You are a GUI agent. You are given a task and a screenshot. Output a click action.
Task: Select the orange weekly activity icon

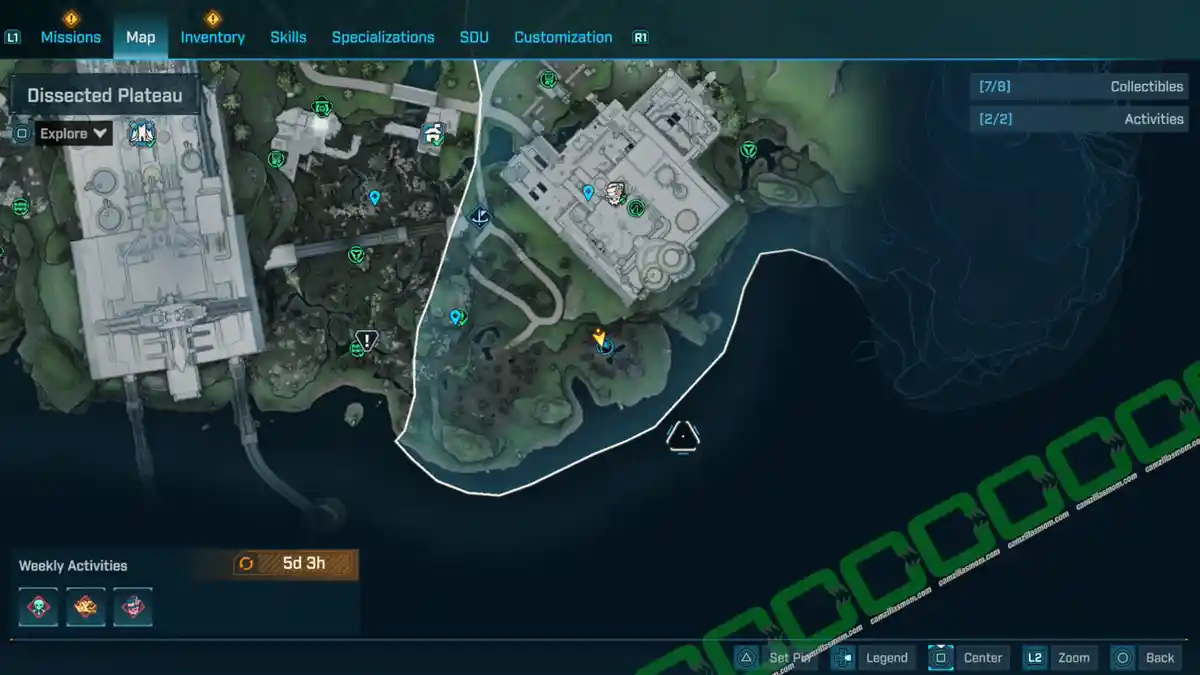(86, 607)
